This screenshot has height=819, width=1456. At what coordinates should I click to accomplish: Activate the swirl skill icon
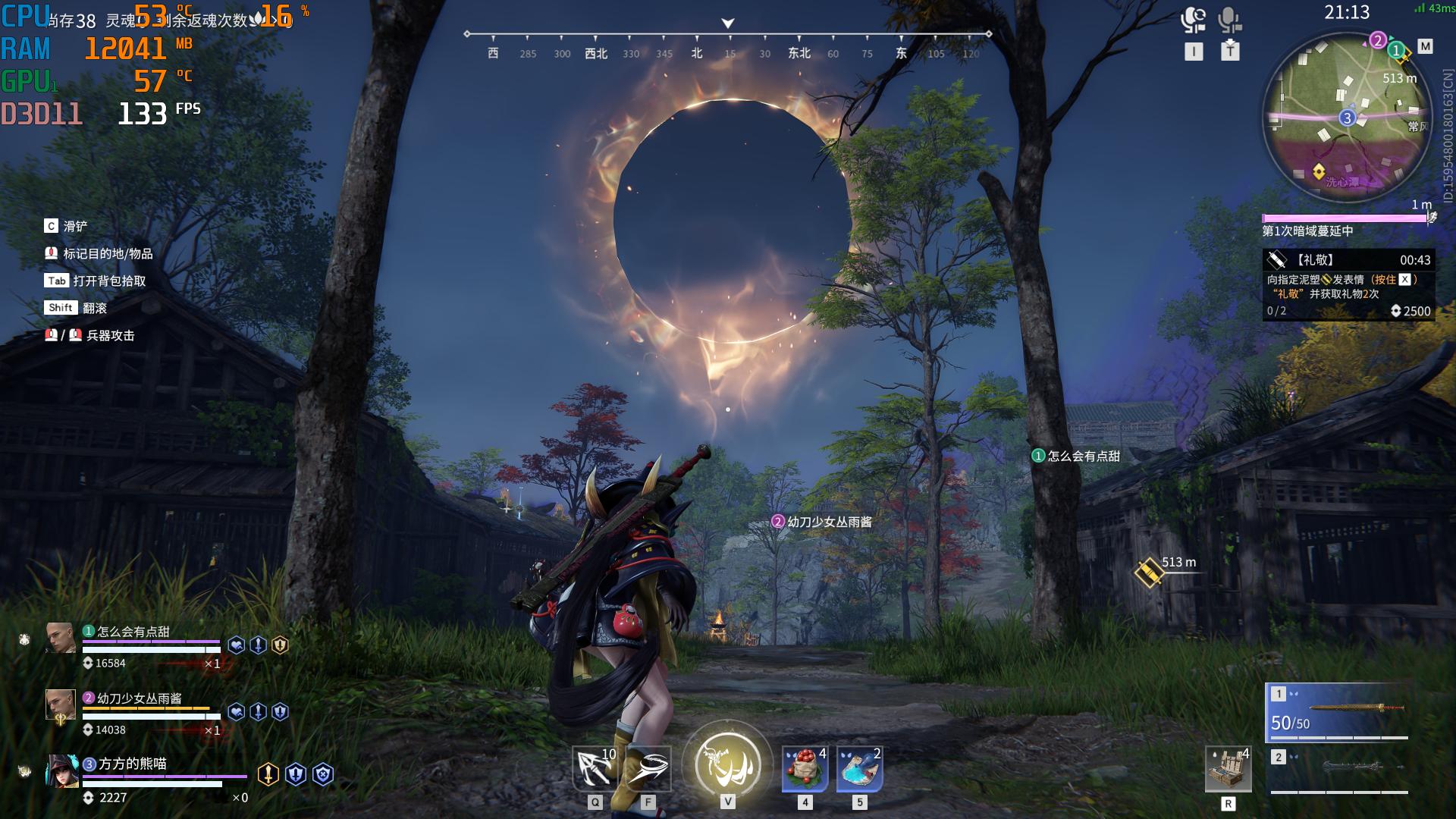648,769
